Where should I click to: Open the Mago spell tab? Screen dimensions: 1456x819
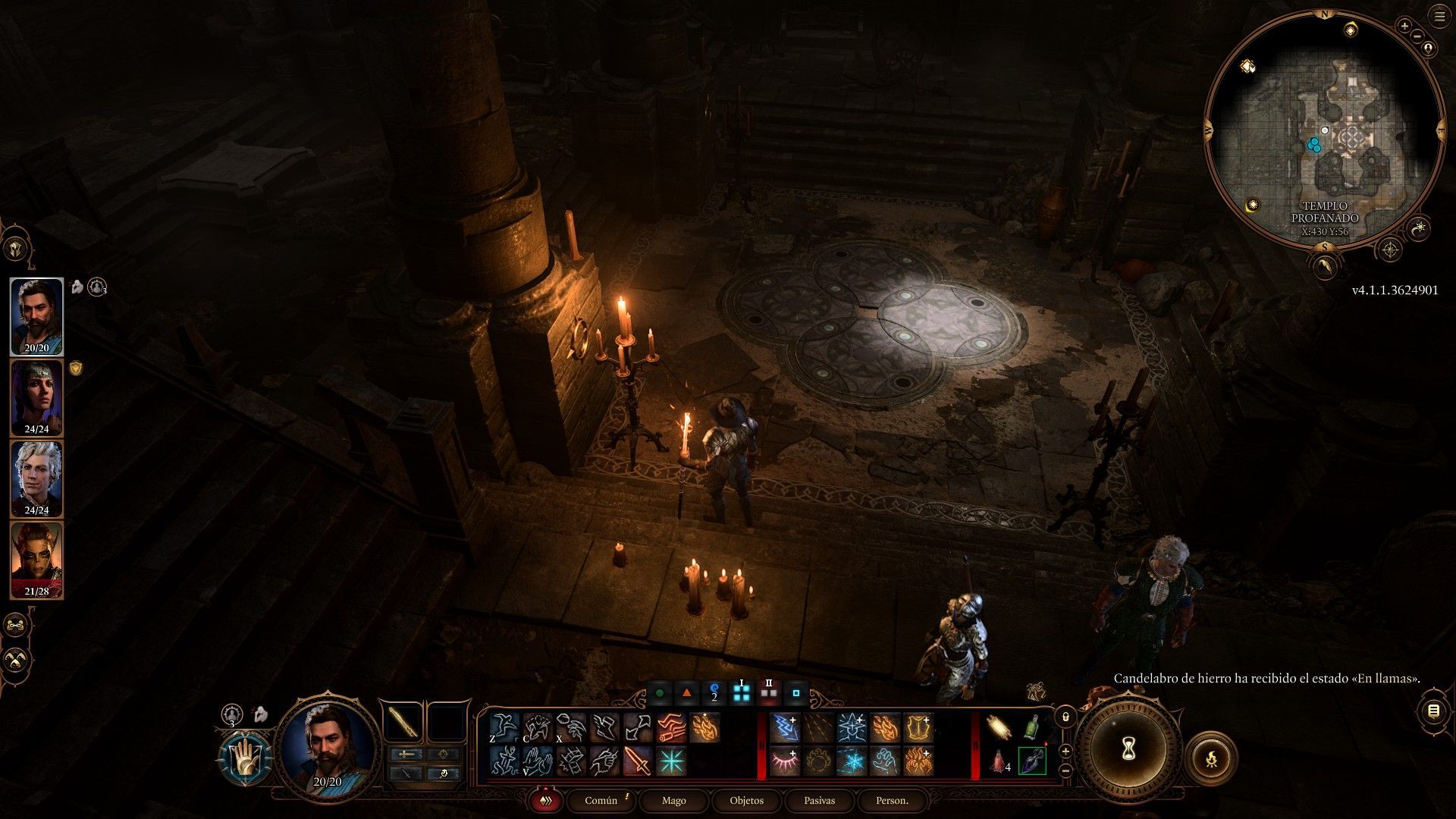coord(673,801)
